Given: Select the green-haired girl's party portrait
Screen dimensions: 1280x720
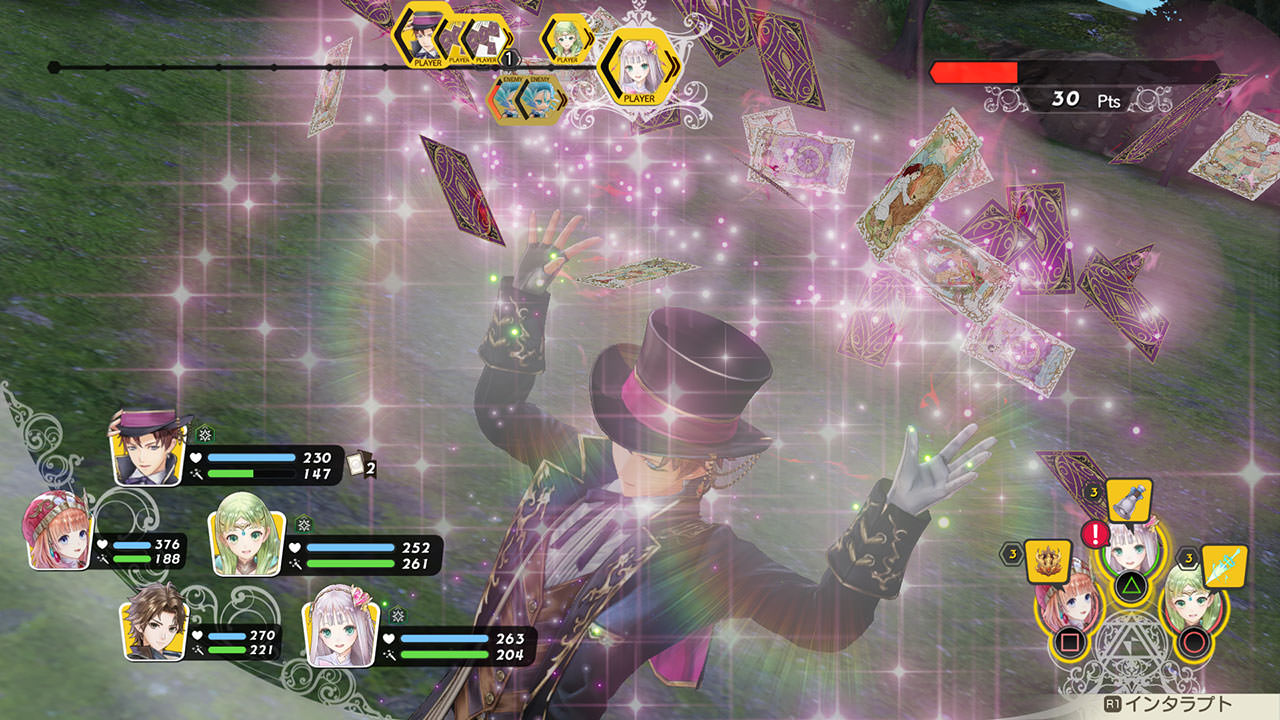Looking at the screenshot, I should pyautogui.click(x=247, y=543).
